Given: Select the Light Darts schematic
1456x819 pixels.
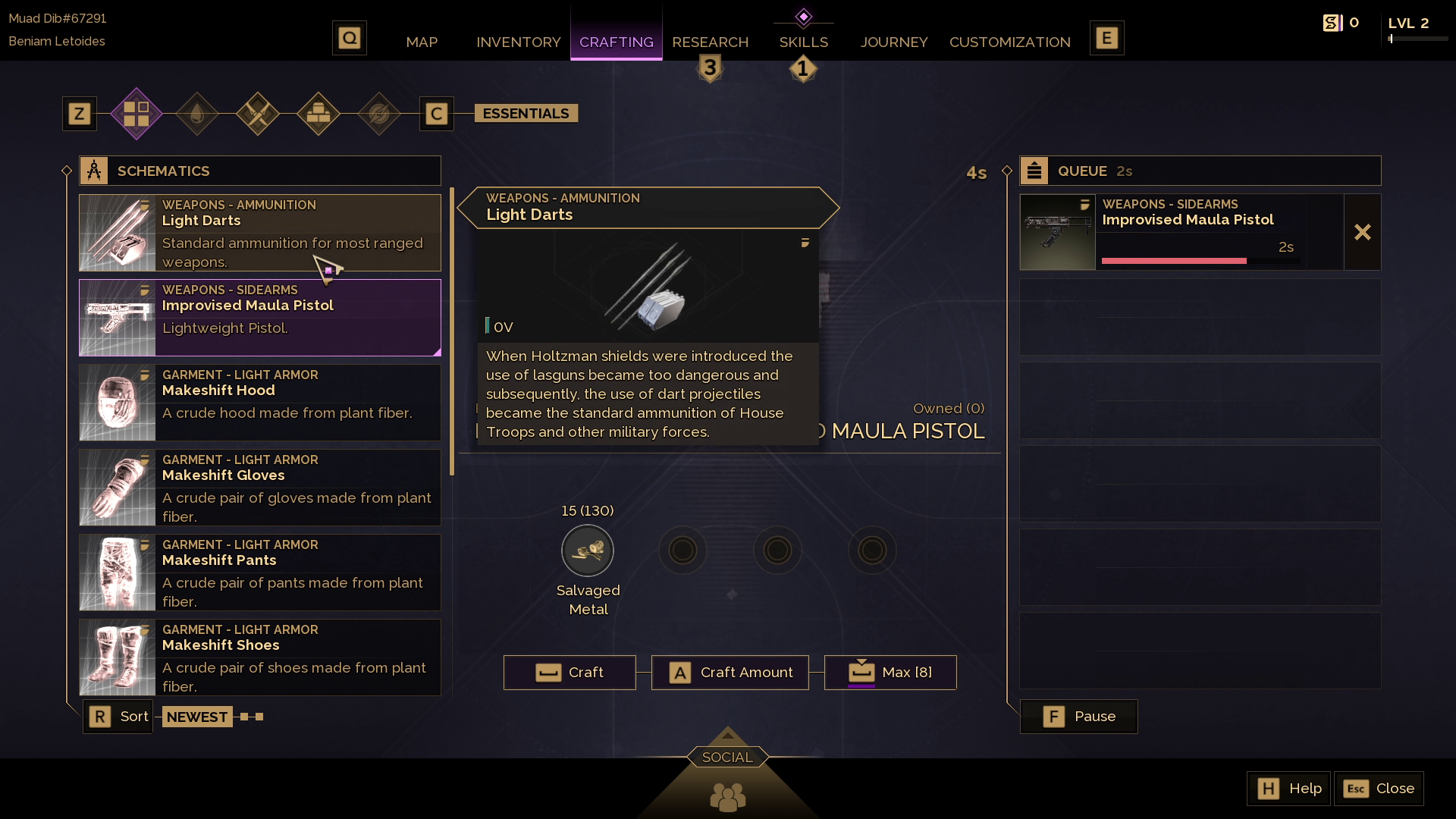Looking at the screenshot, I should pos(259,233).
